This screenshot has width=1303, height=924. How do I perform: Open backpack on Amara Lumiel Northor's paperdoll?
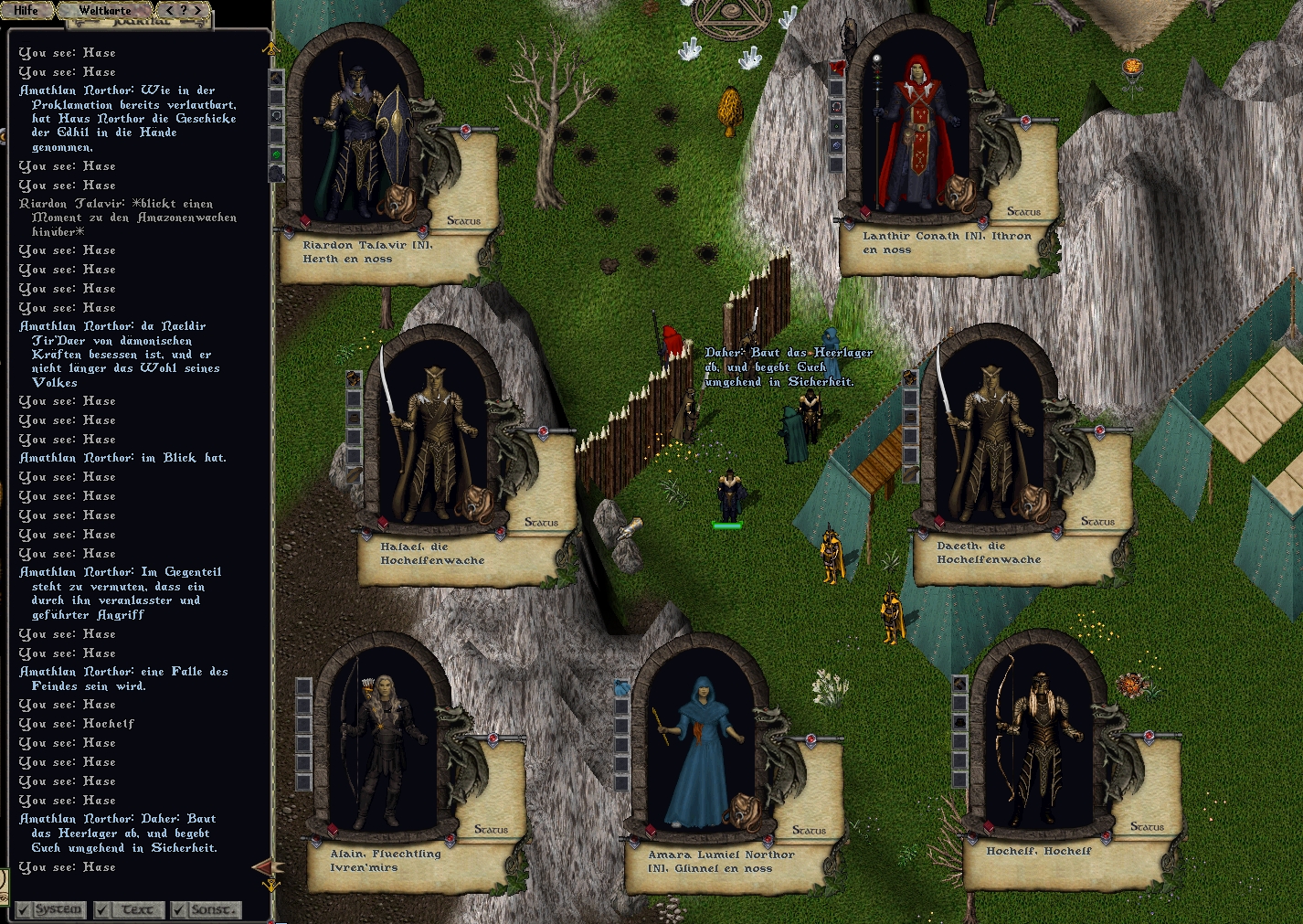coord(745,810)
